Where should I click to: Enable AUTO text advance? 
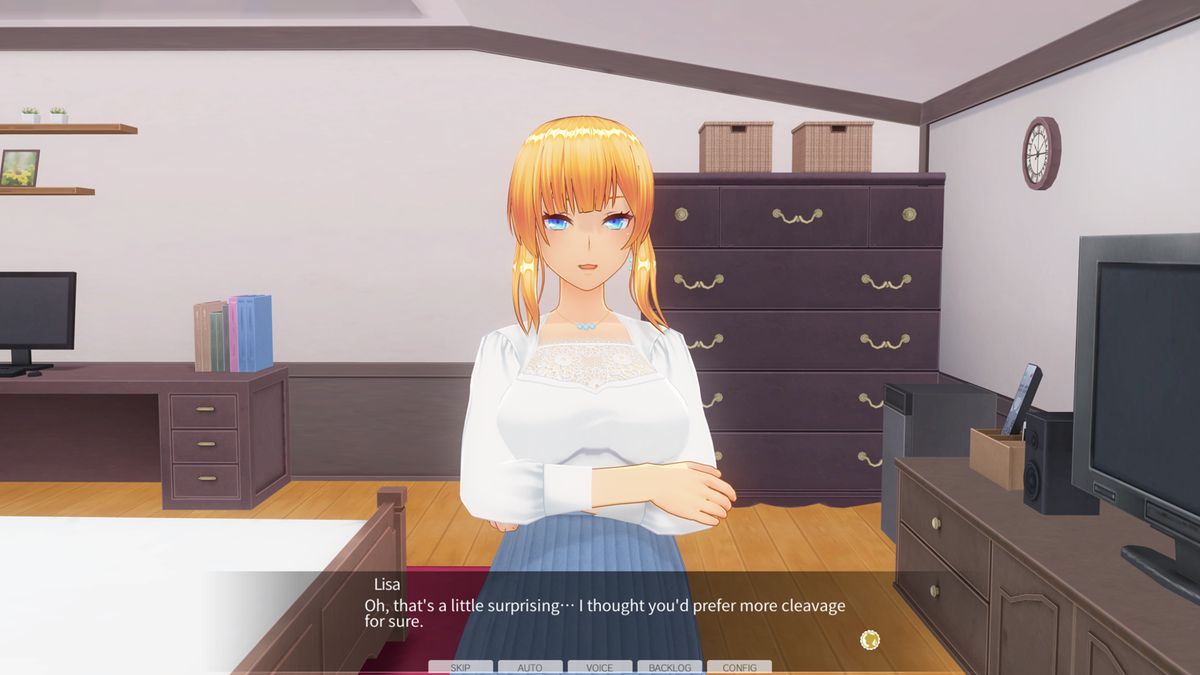coord(530,667)
